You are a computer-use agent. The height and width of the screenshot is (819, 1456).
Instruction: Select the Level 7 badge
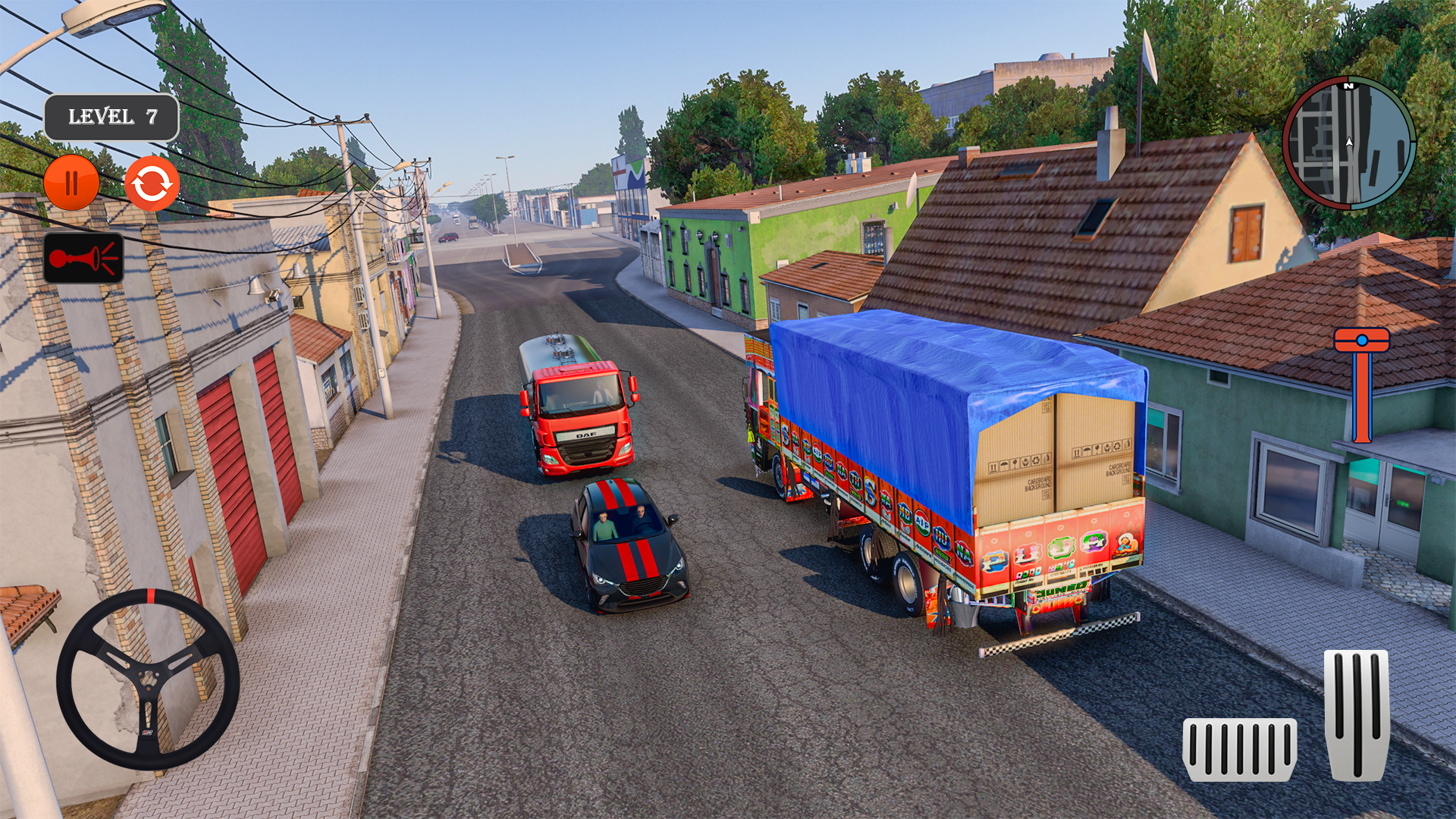pos(112,115)
